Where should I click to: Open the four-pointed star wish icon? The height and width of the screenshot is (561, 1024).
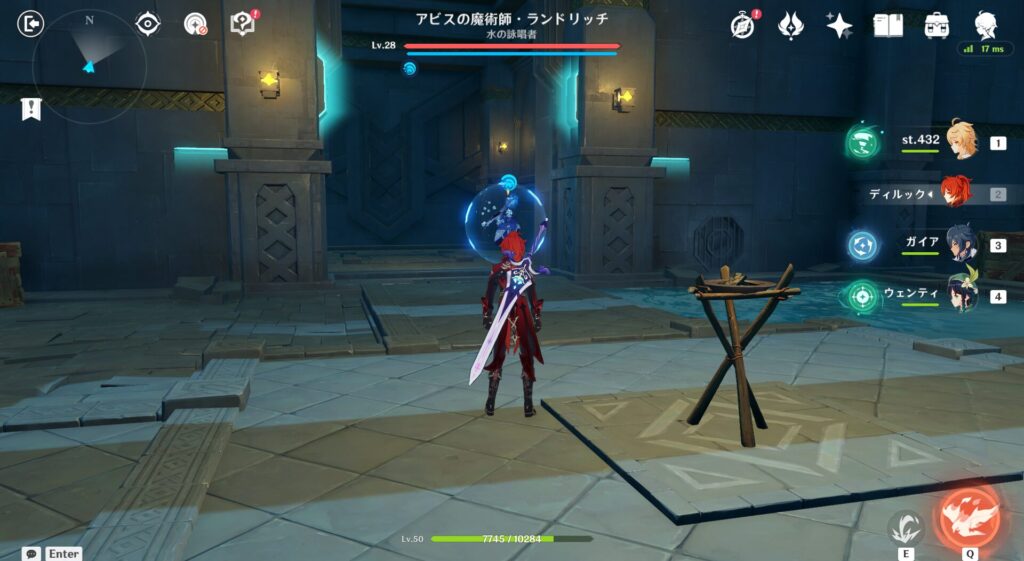pyautogui.click(x=839, y=25)
